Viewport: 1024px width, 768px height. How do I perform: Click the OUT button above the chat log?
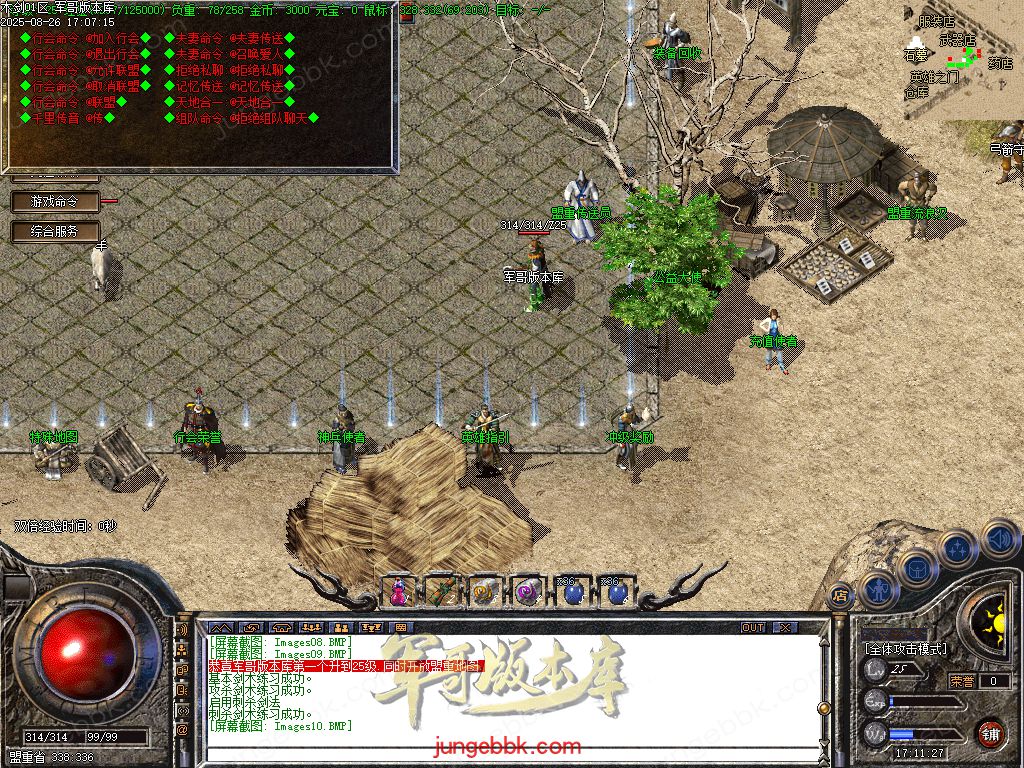coord(753,627)
